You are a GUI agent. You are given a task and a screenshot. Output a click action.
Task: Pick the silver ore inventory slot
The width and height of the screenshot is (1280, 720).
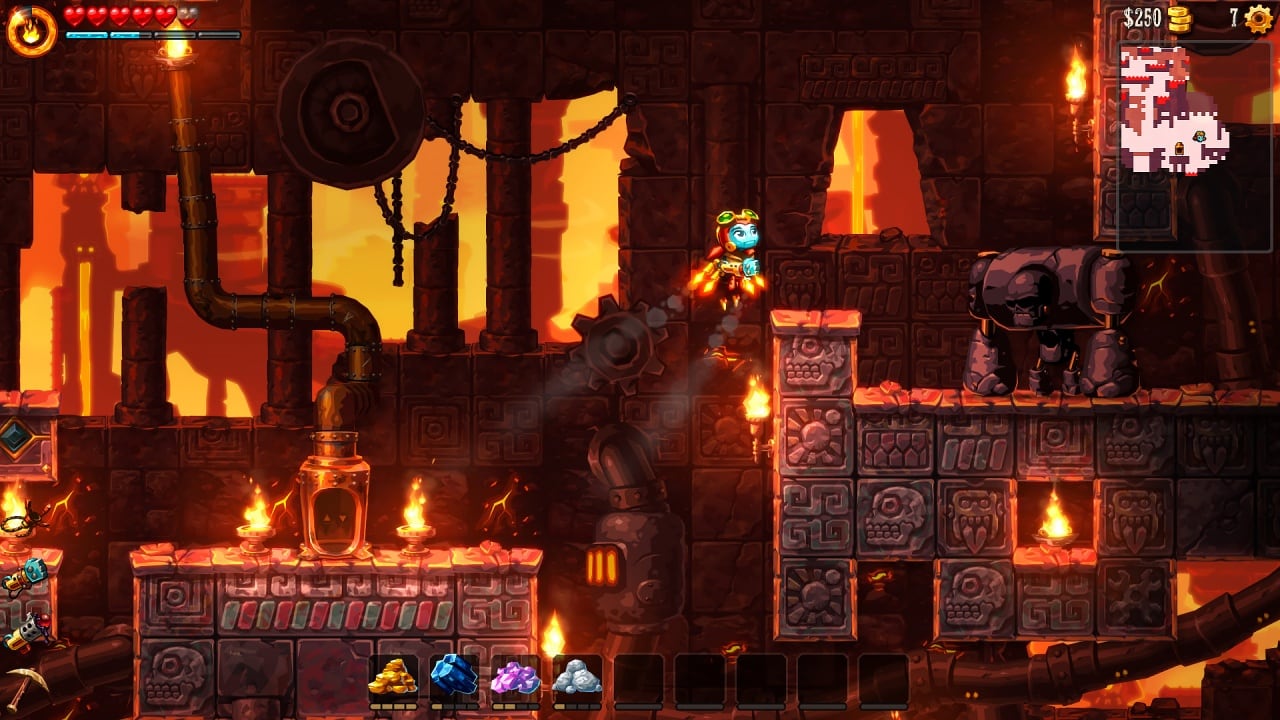click(576, 678)
